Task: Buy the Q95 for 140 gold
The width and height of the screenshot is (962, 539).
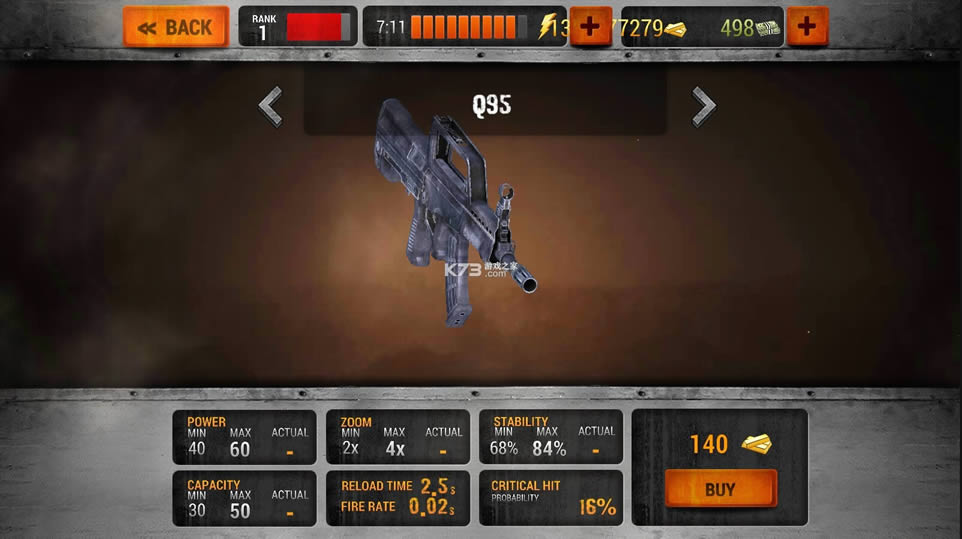Action: pos(720,489)
